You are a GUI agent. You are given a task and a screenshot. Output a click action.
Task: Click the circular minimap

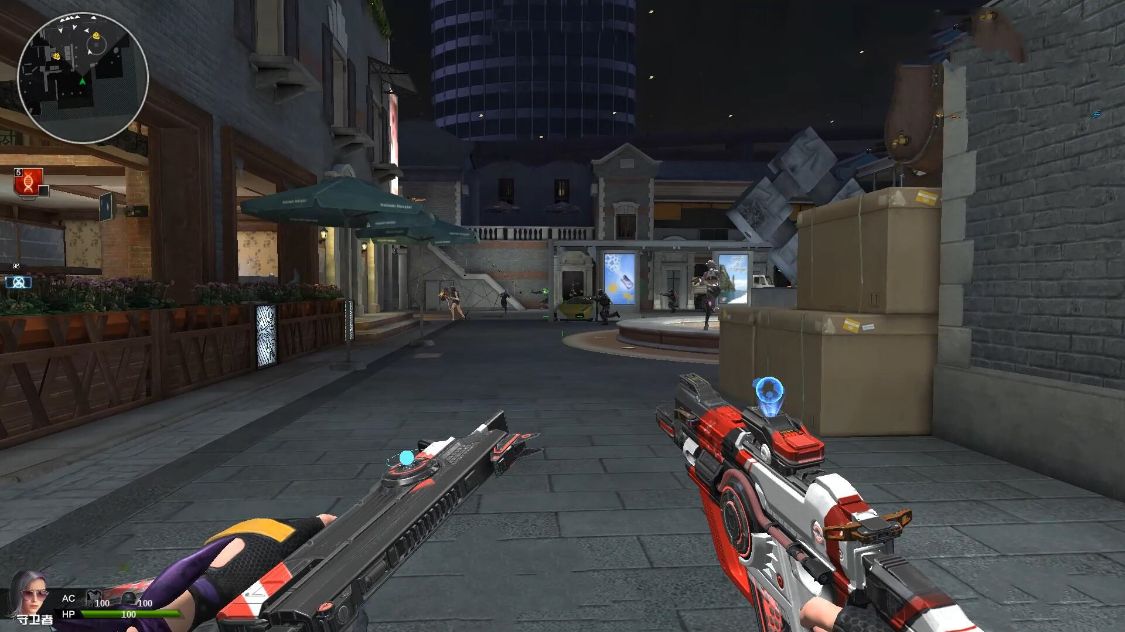(x=82, y=77)
